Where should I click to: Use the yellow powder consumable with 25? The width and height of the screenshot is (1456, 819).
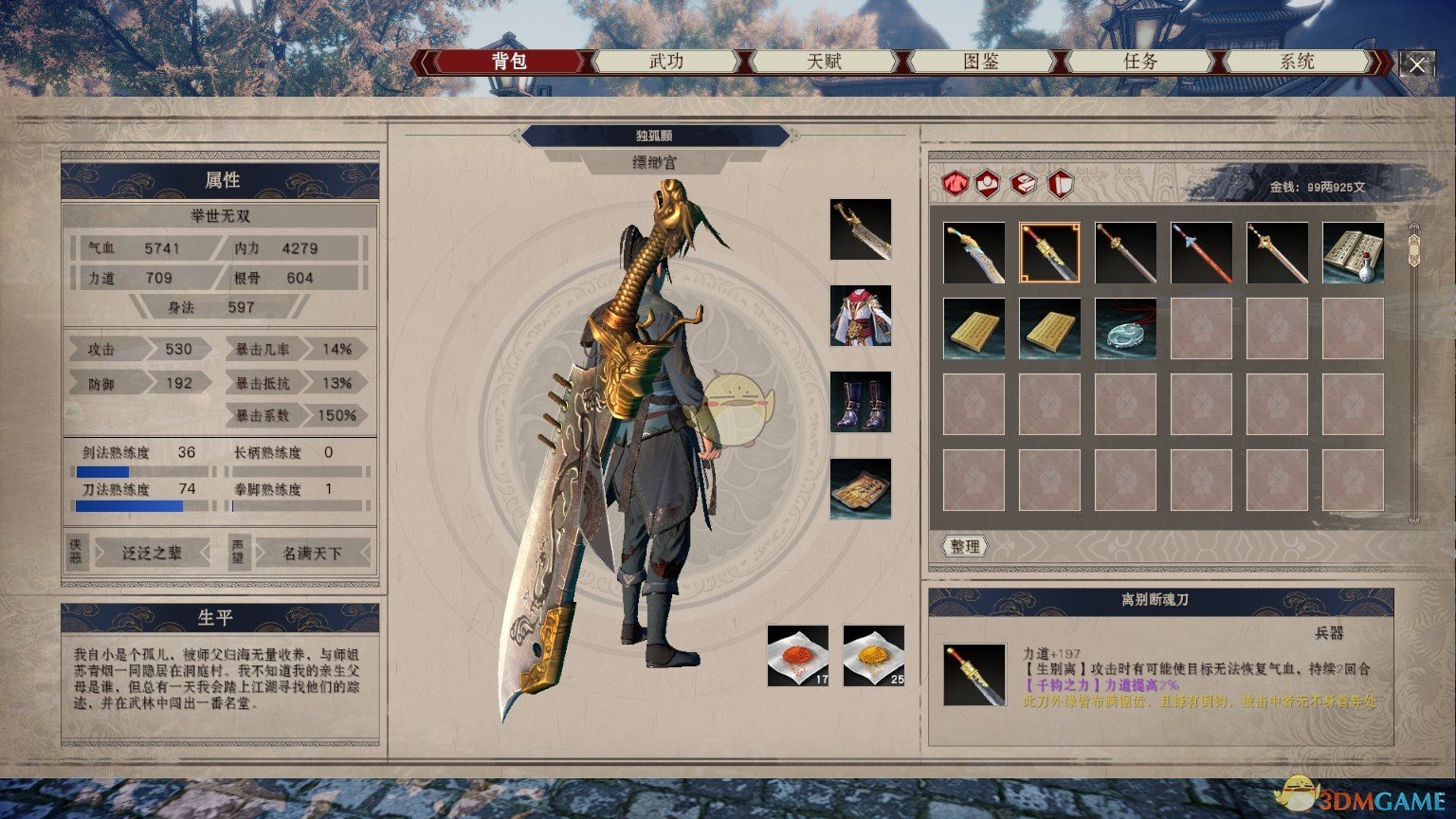pyautogui.click(x=874, y=655)
